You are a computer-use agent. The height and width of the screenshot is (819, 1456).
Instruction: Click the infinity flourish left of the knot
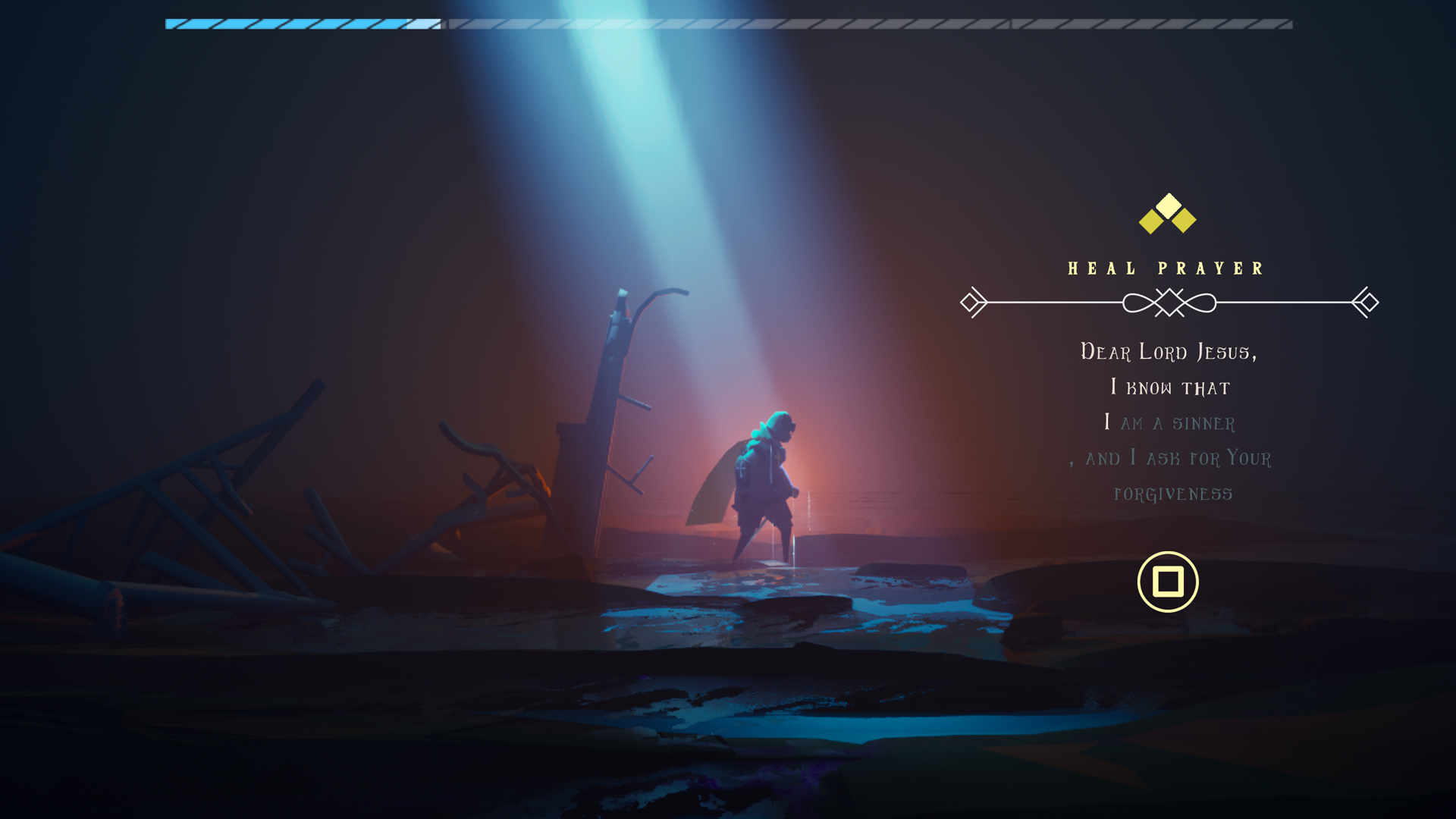pos(1137,303)
